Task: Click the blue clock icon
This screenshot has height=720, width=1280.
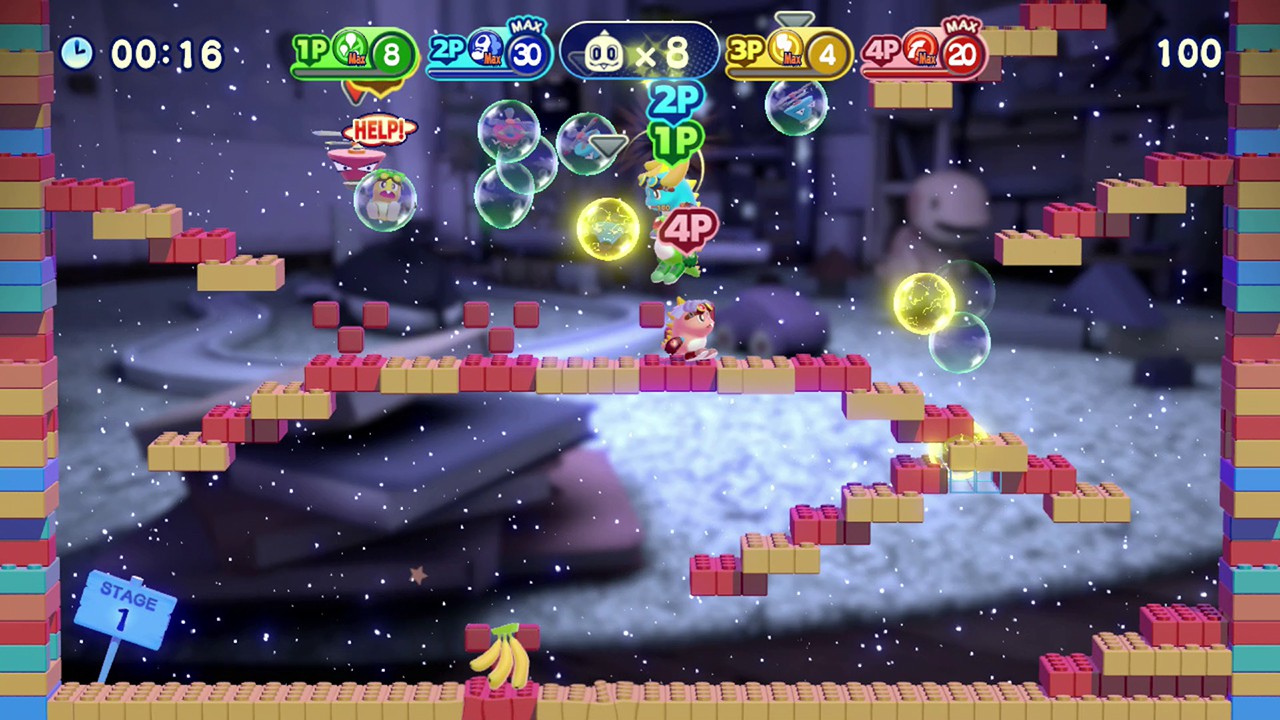Action: pos(77,53)
